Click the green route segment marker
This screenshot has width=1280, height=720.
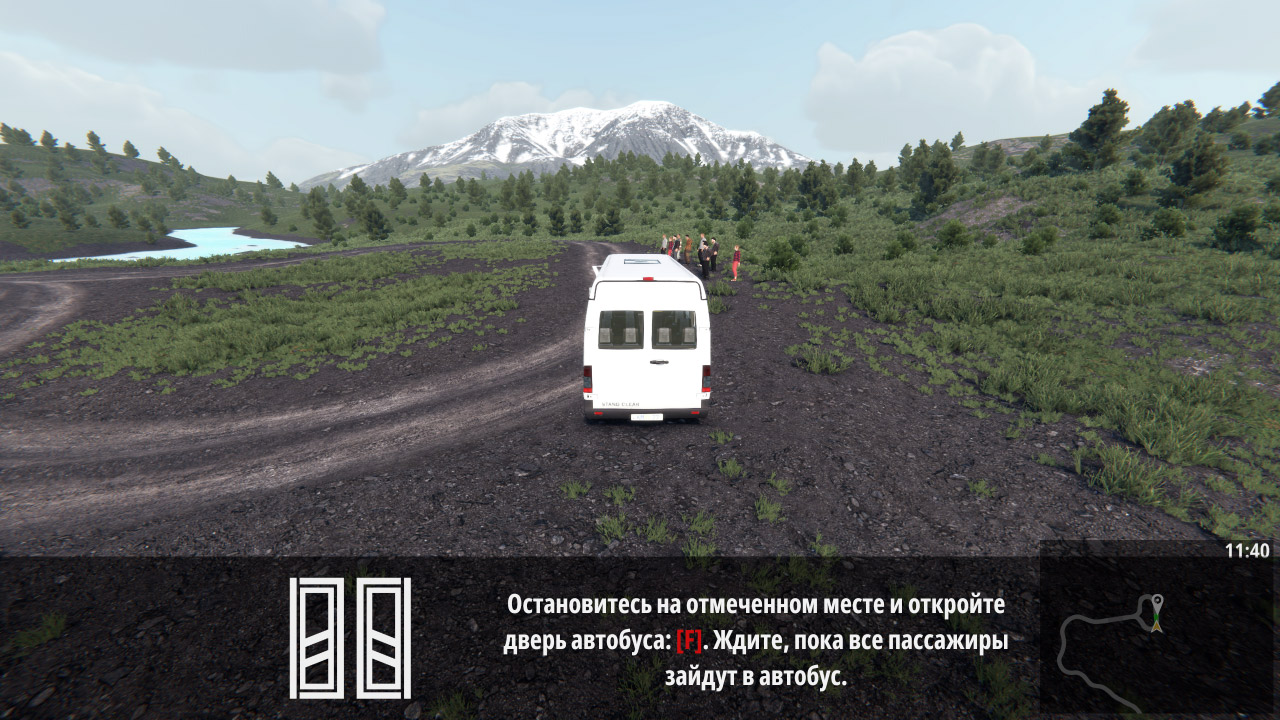point(1156,616)
